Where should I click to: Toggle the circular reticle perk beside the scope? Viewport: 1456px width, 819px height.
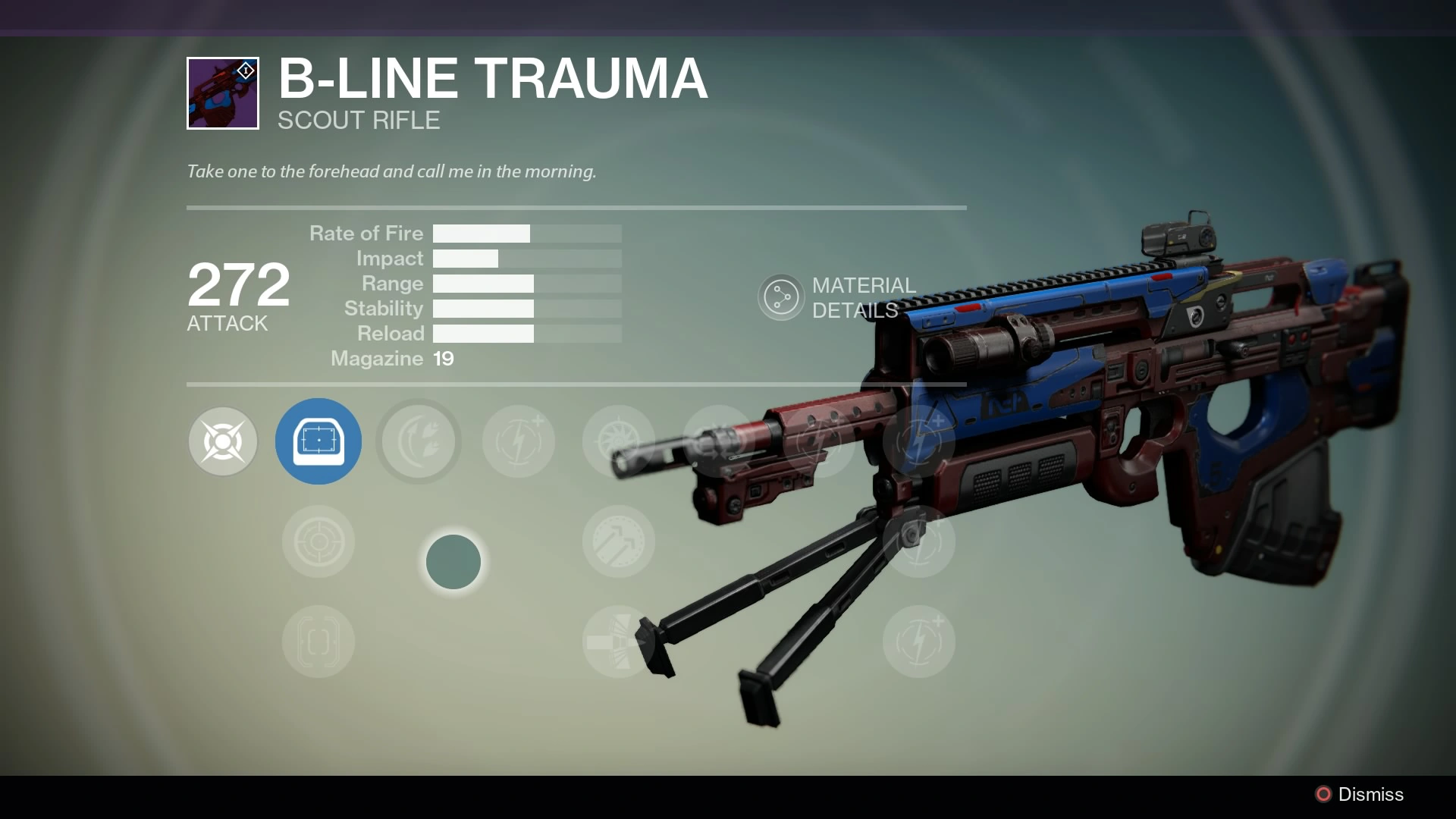click(318, 541)
